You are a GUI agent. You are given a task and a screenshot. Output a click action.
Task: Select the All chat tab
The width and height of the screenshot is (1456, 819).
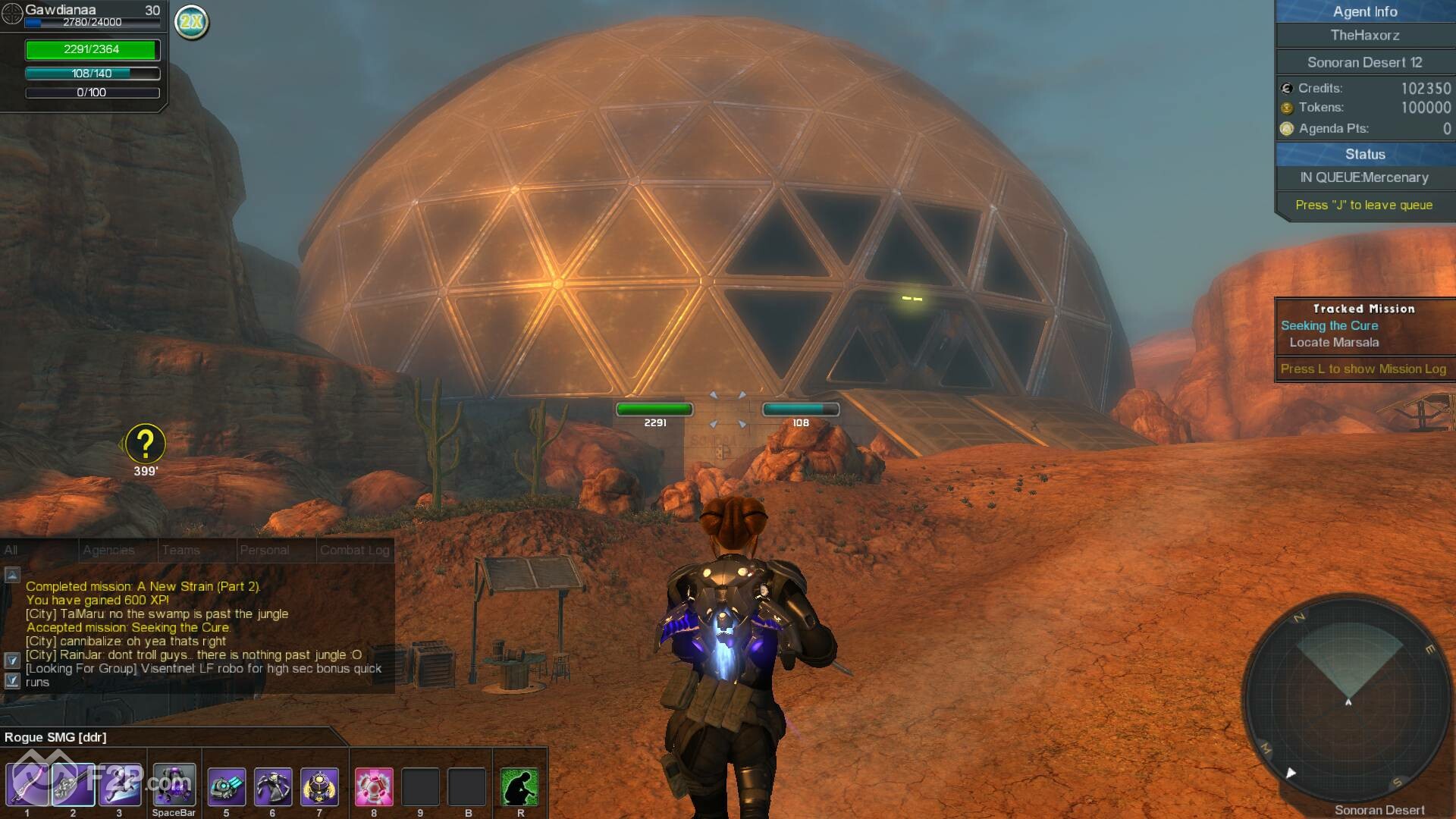tap(11, 551)
